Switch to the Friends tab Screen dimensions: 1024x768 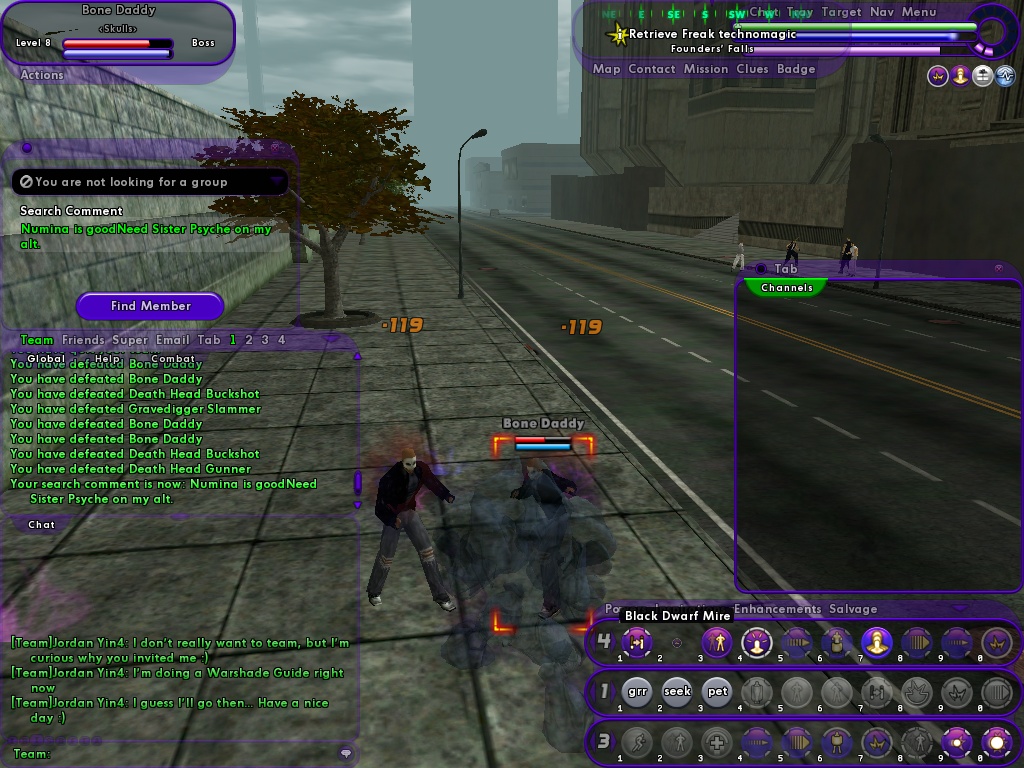pos(83,340)
